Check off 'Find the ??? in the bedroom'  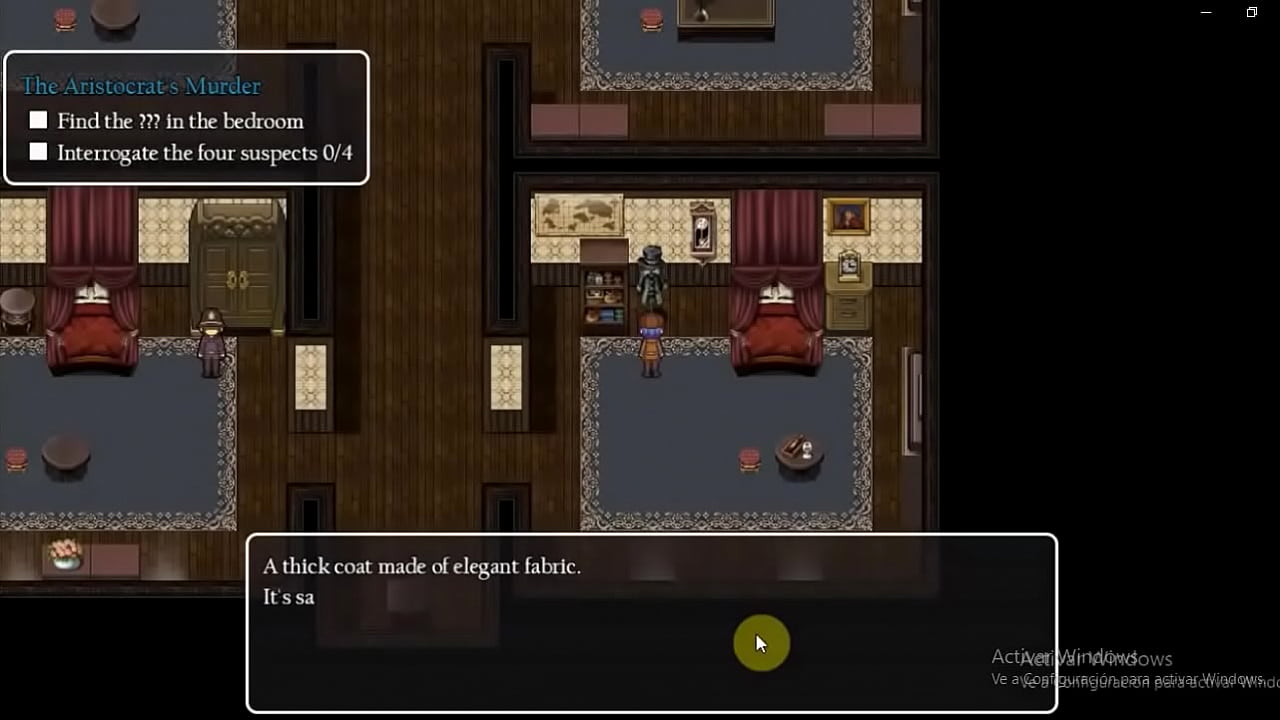point(38,119)
